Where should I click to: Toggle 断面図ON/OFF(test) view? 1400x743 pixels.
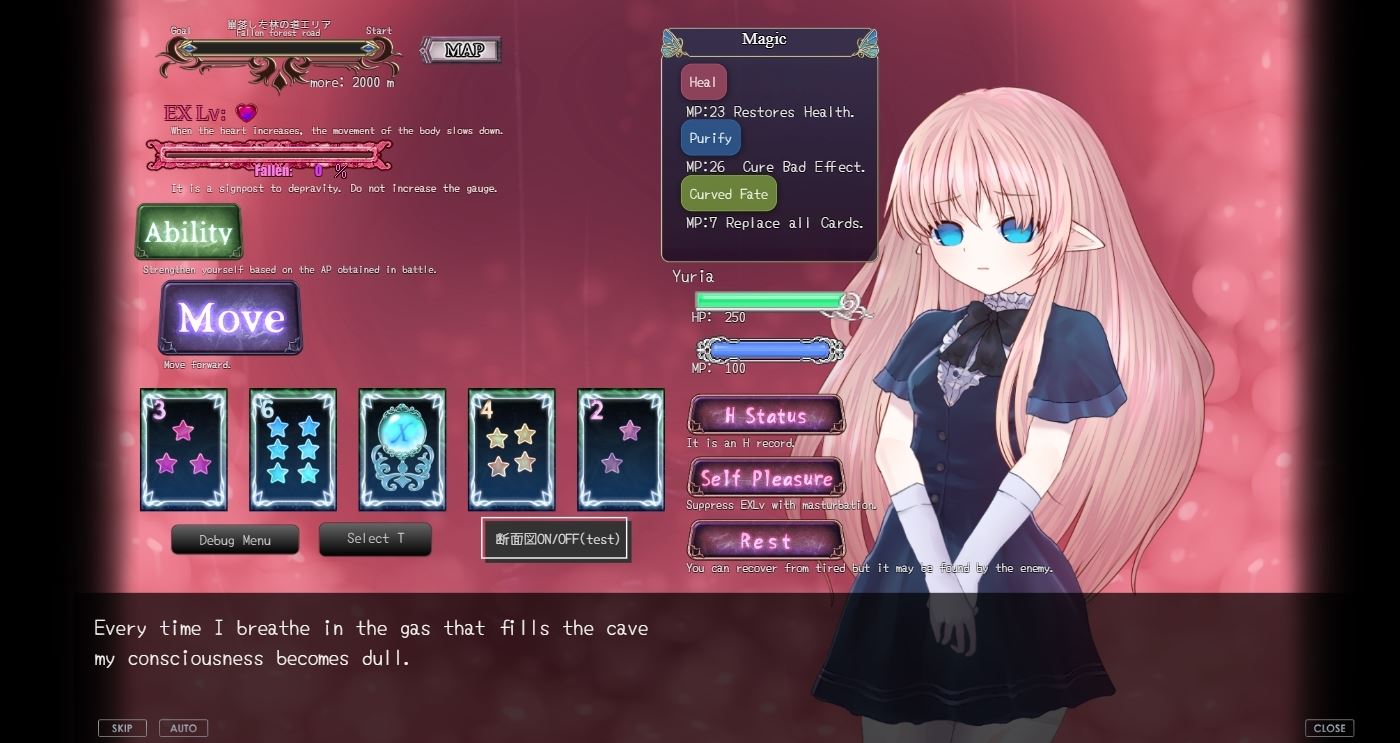[554, 538]
